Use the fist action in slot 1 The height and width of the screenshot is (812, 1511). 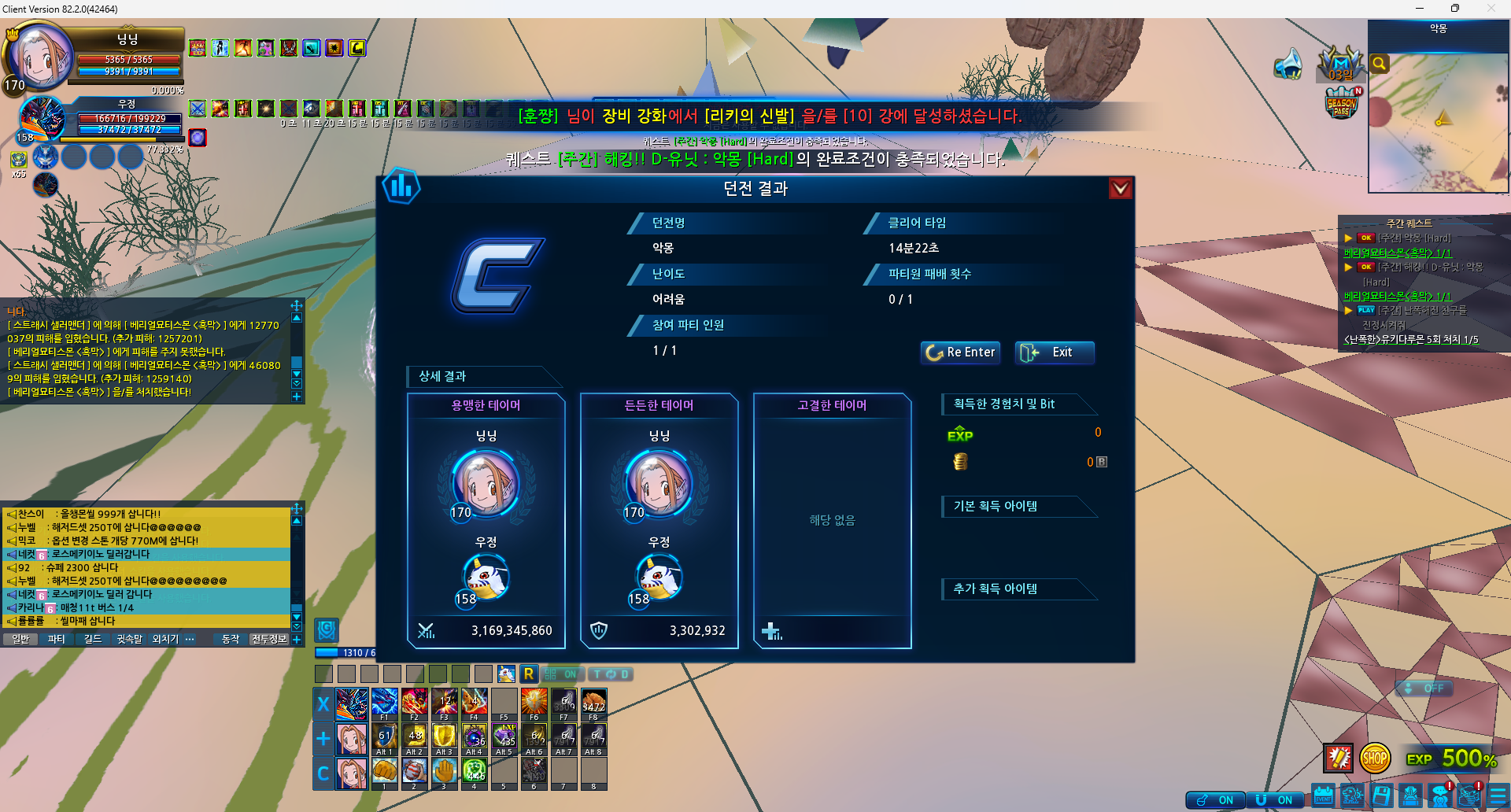tap(384, 771)
